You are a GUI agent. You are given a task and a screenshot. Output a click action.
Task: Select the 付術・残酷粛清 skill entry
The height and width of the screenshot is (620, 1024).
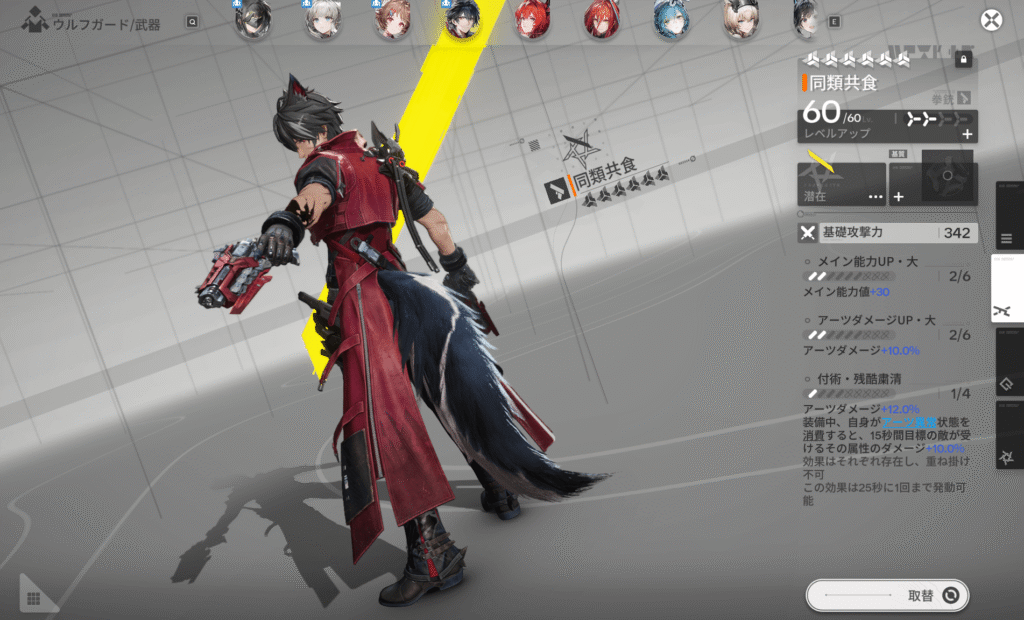[853, 380]
